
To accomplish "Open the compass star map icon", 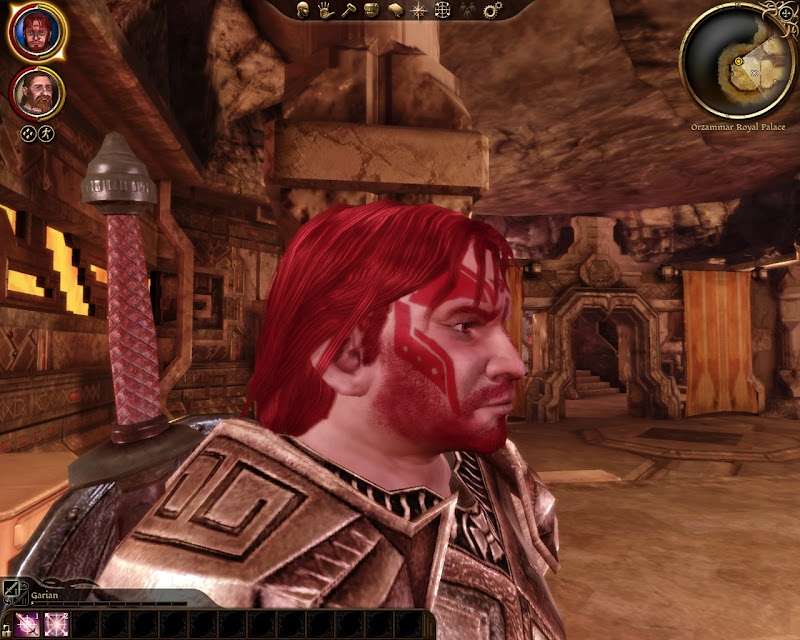I will (418, 9).
